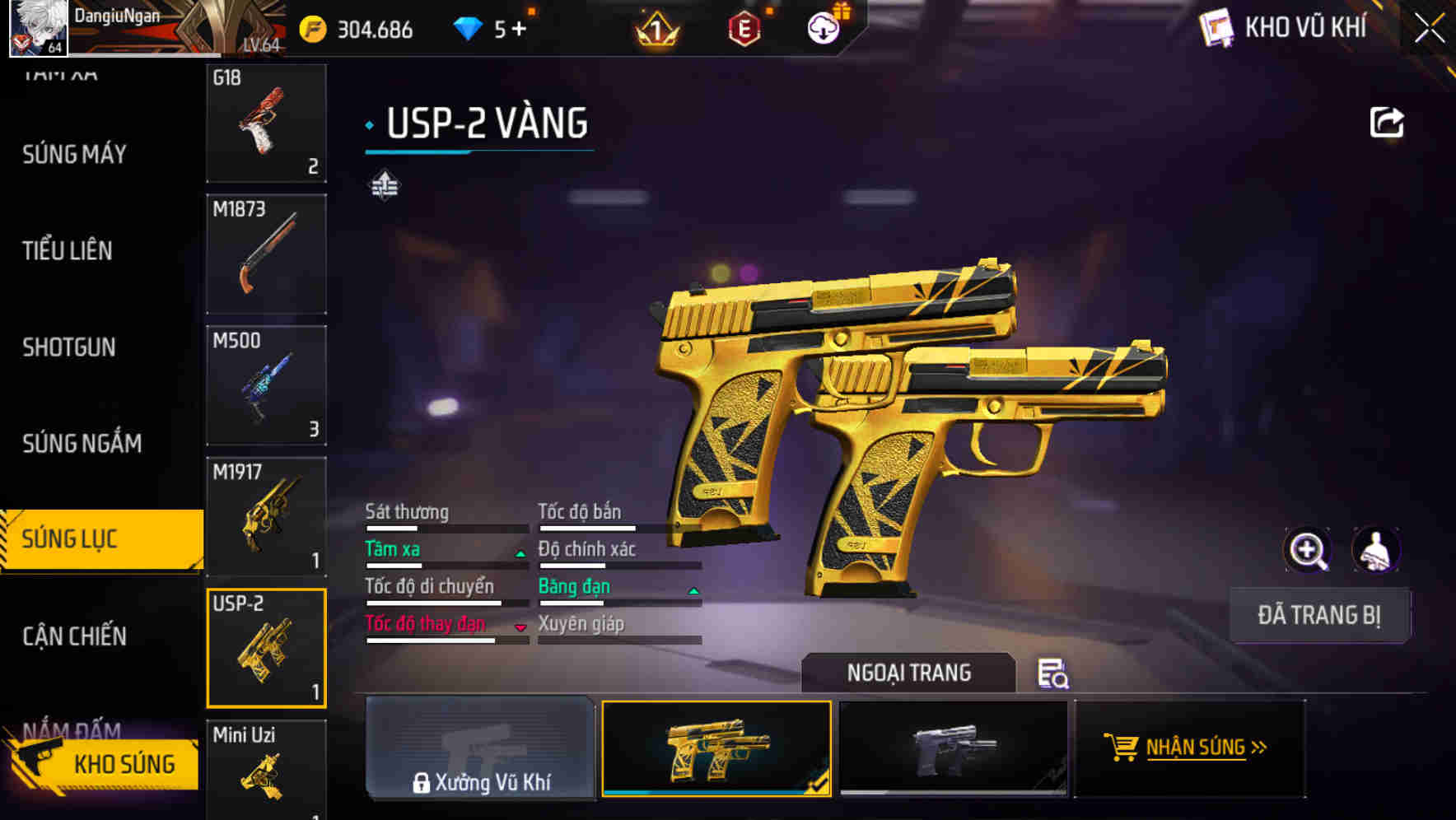Open the KHO VŨ KHÍ book icon
This screenshot has height=820, width=1456.
(x=1216, y=27)
